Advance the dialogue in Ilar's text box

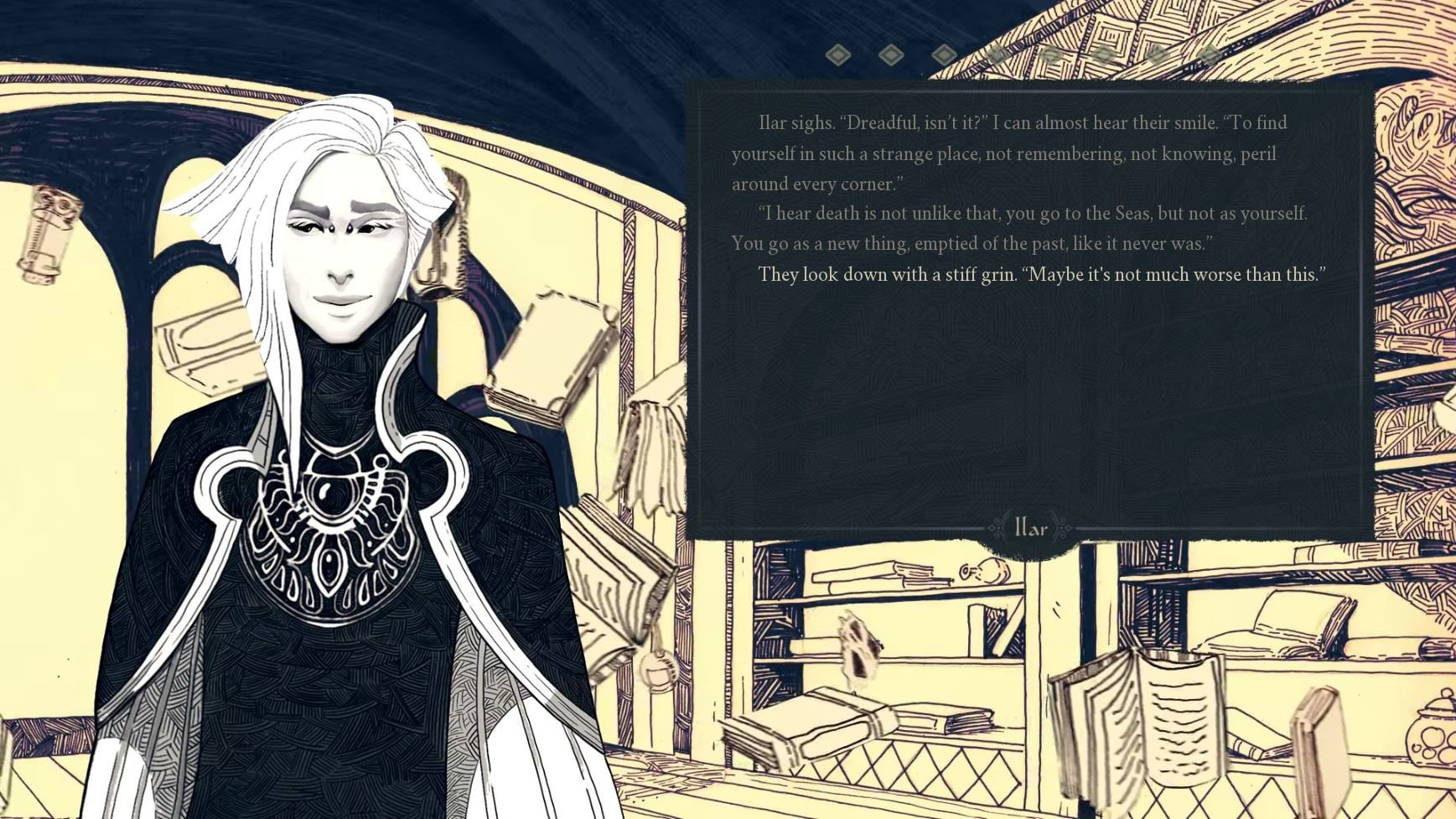tap(1029, 394)
